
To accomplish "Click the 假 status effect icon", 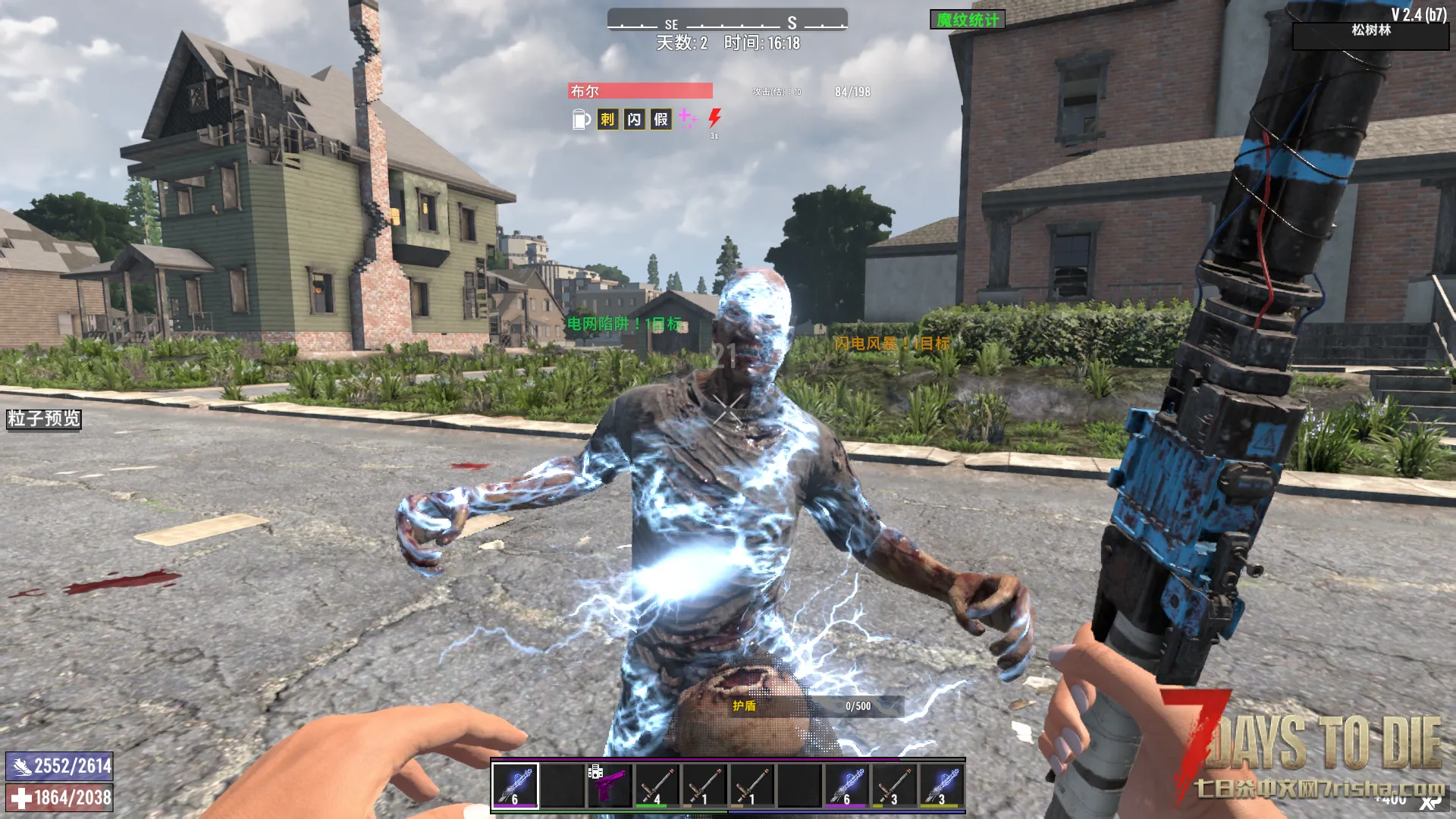I will pyautogui.click(x=661, y=119).
